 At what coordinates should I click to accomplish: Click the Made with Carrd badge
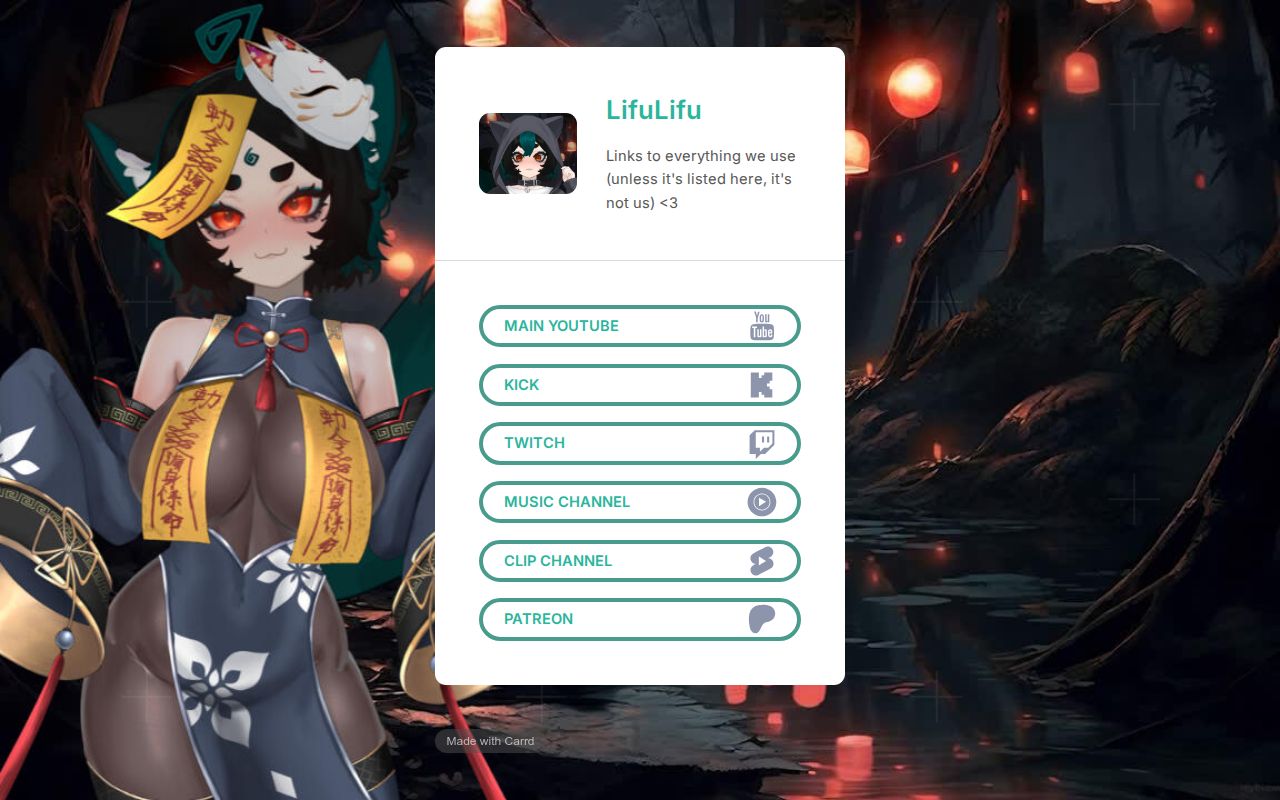point(489,741)
